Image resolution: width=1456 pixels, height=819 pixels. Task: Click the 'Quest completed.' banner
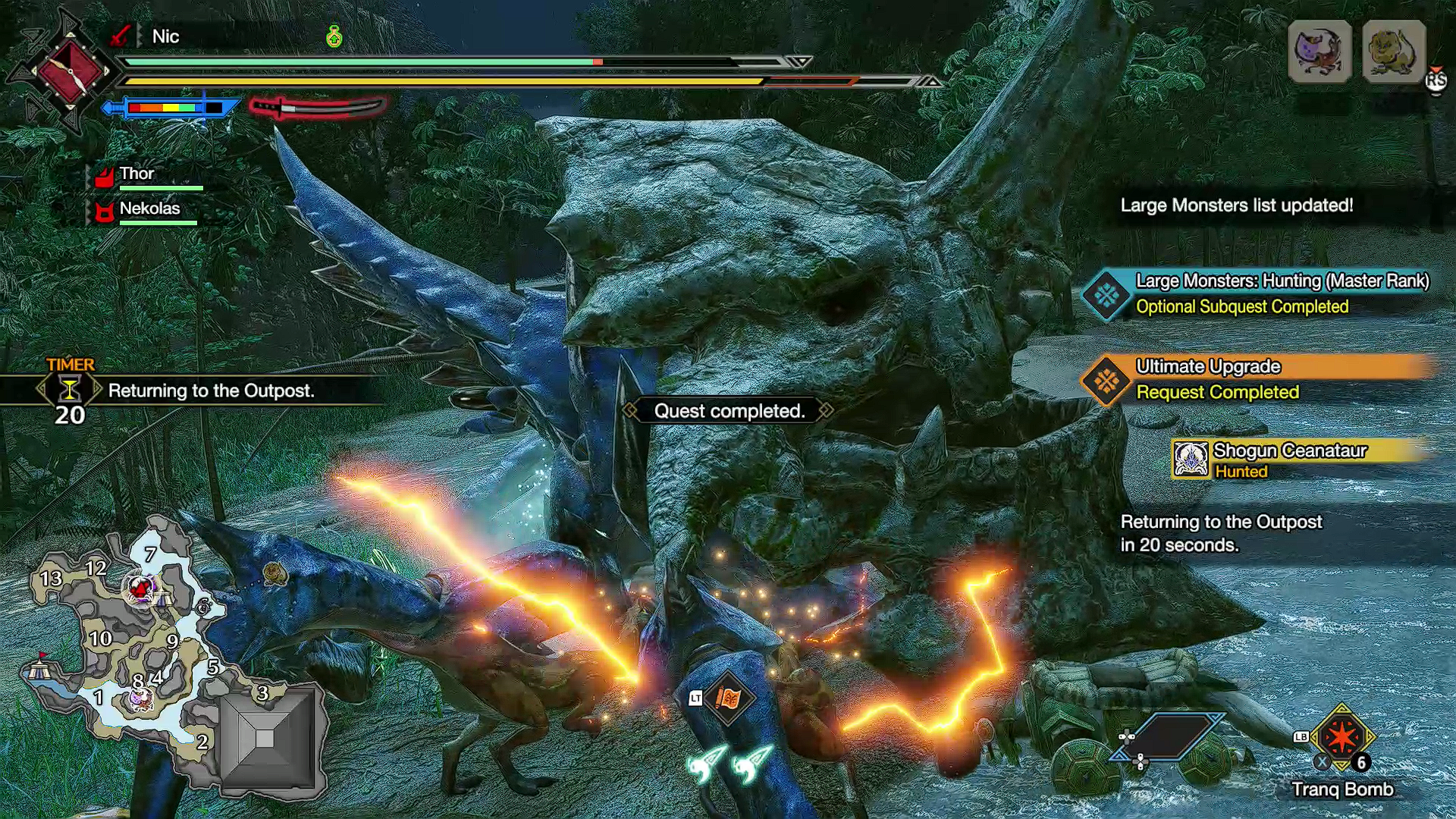[x=730, y=411]
